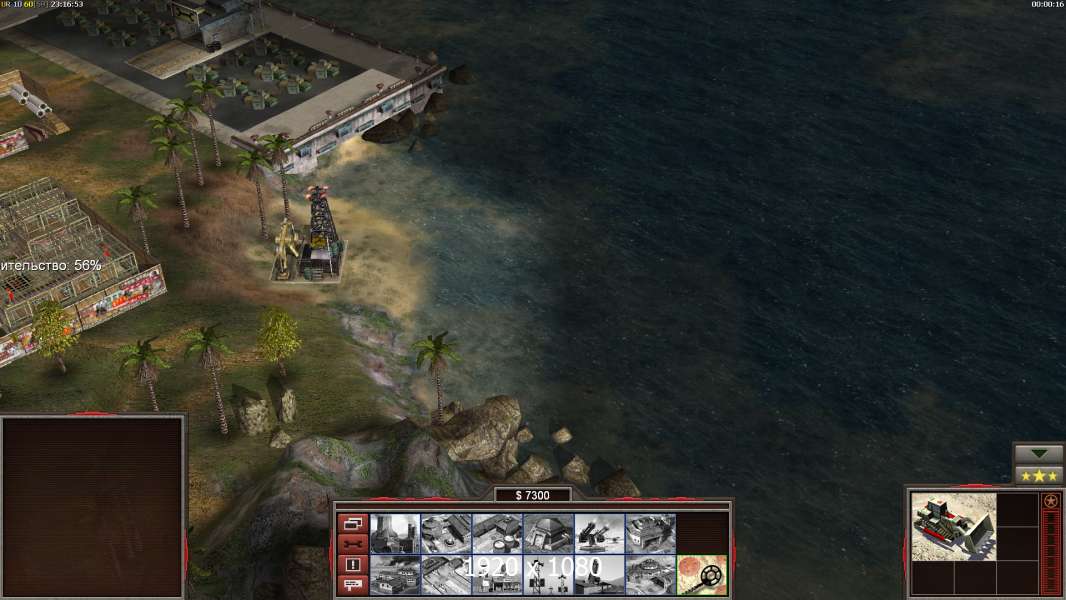Select the speaker tower build icon

(548, 574)
